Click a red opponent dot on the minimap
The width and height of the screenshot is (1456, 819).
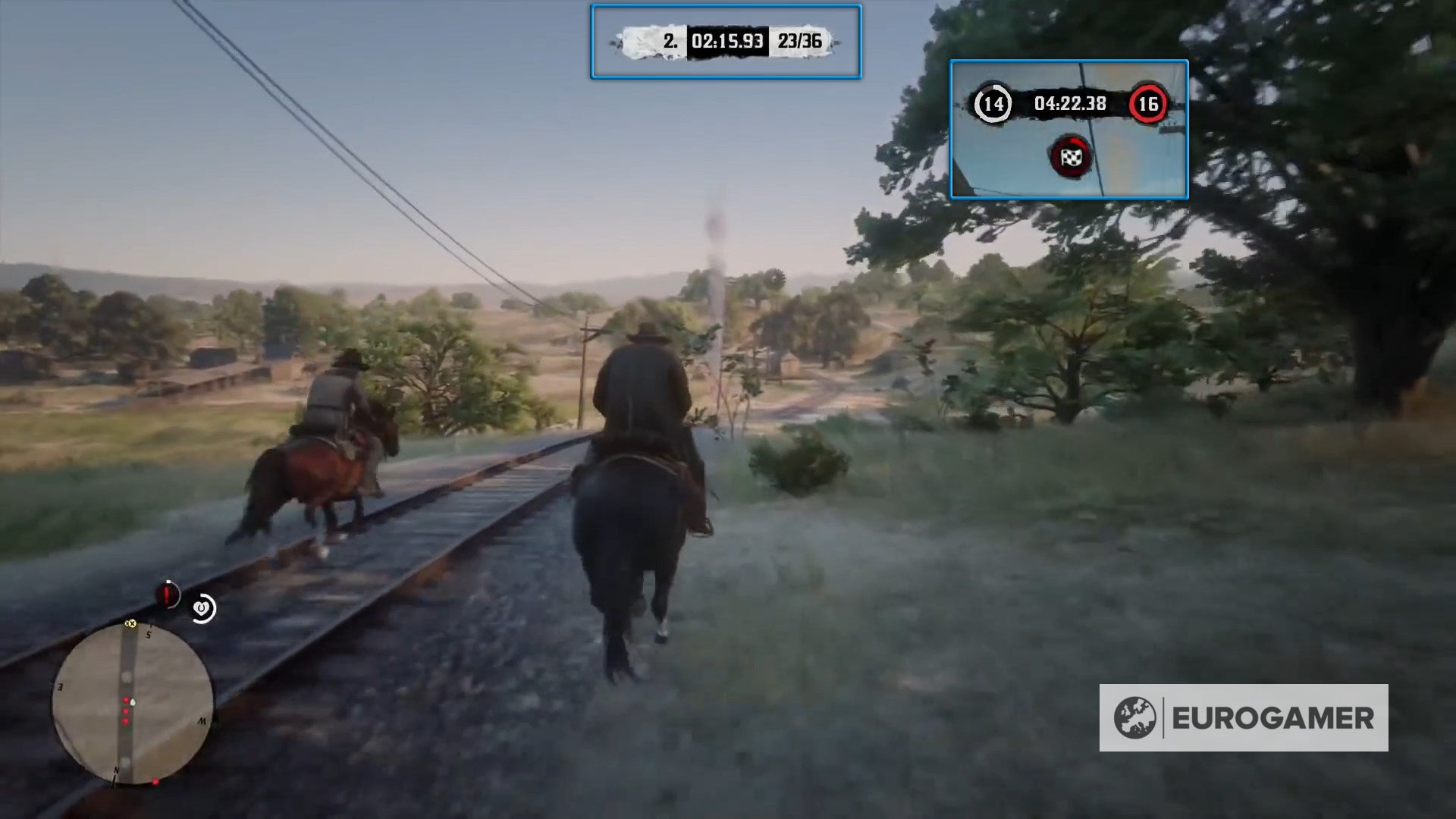(x=125, y=711)
